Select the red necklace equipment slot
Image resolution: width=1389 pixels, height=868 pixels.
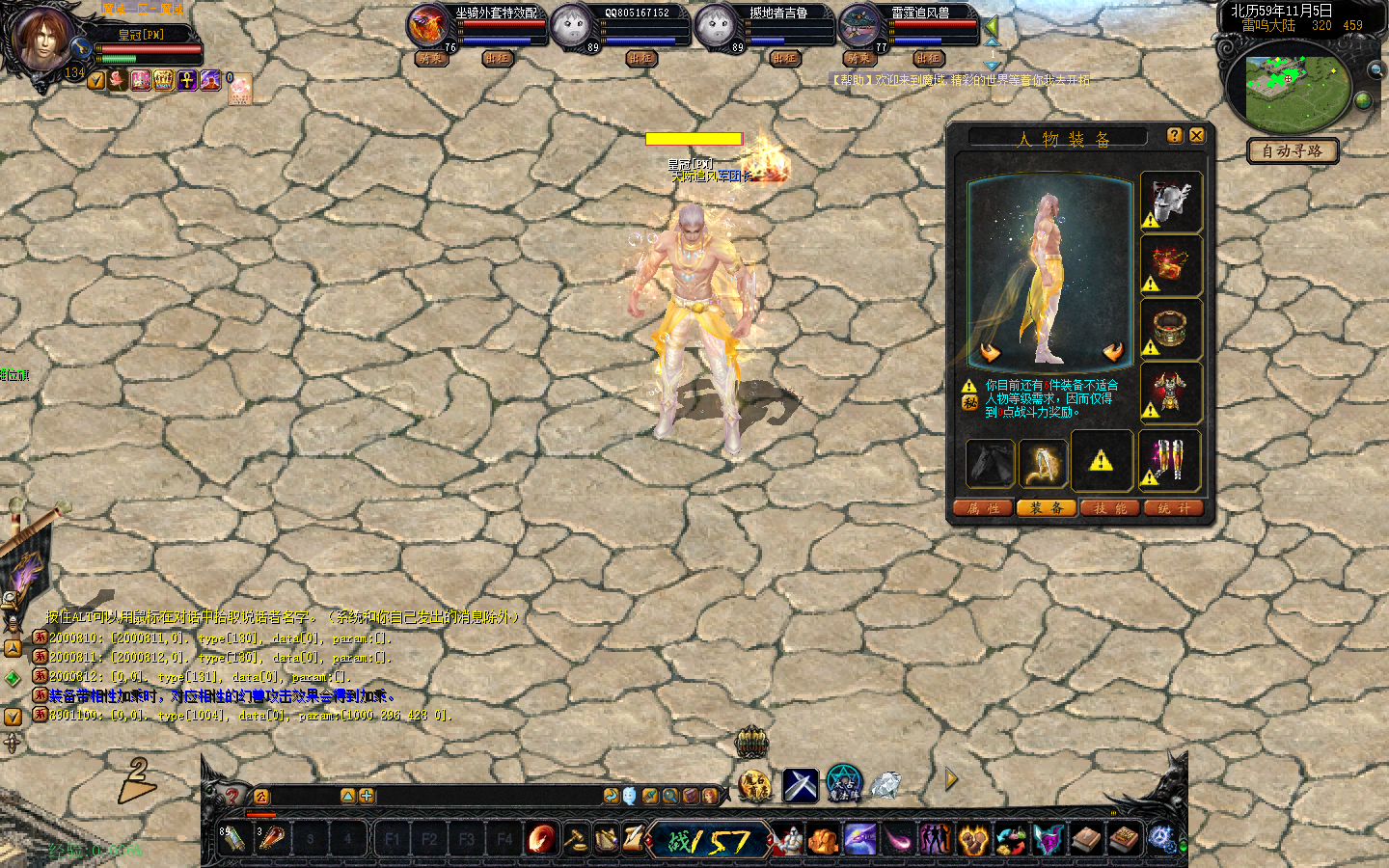click(x=1171, y=265)
